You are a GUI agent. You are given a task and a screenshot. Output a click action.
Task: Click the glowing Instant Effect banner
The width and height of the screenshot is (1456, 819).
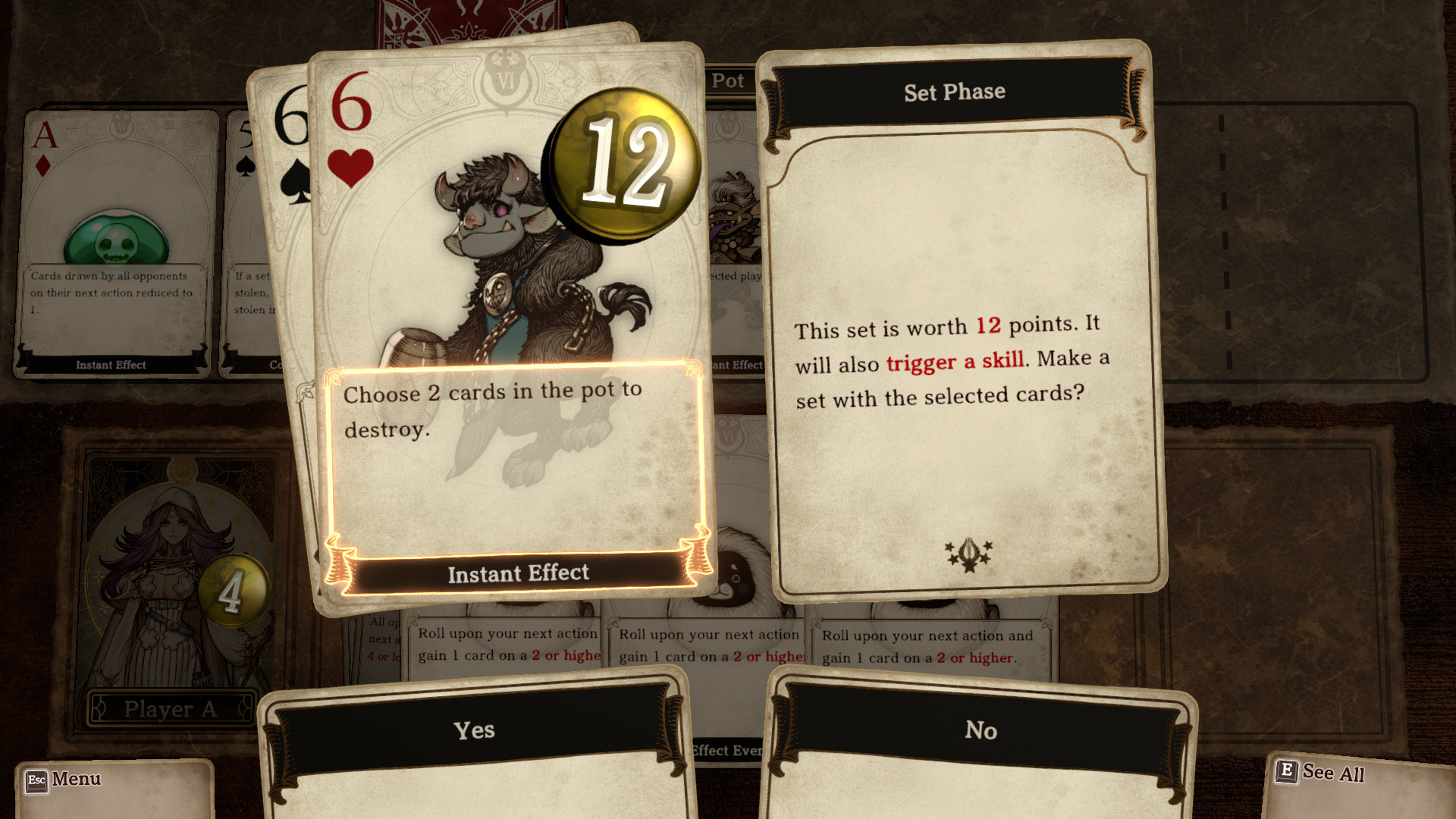(519, 574)
